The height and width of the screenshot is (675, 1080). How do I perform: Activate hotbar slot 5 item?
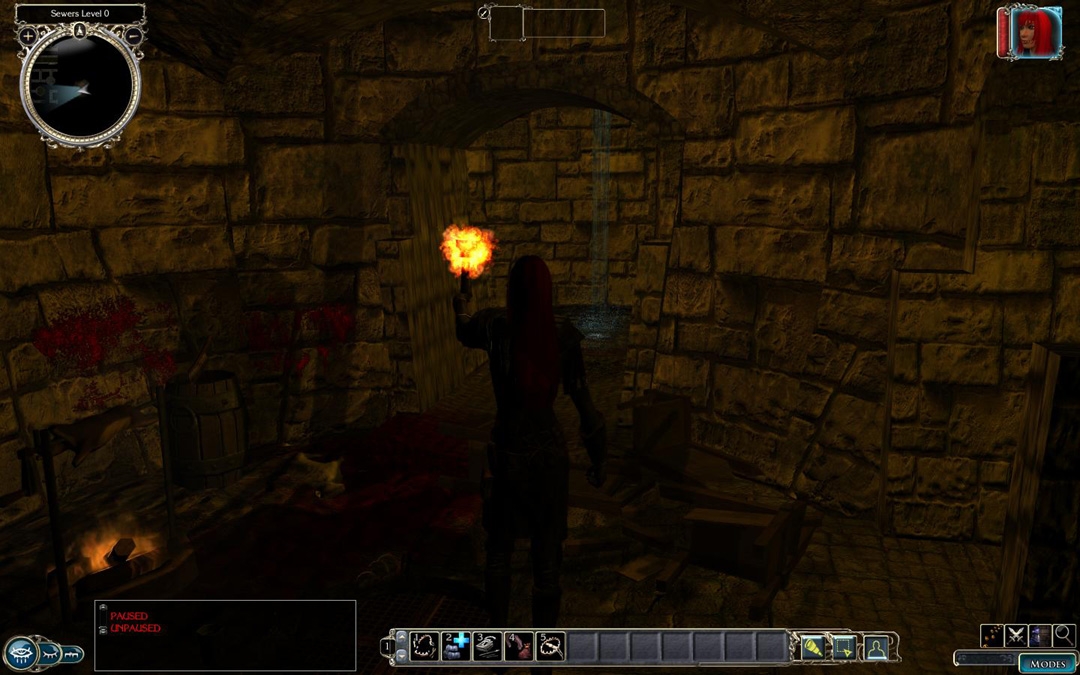tap(549, 646)
